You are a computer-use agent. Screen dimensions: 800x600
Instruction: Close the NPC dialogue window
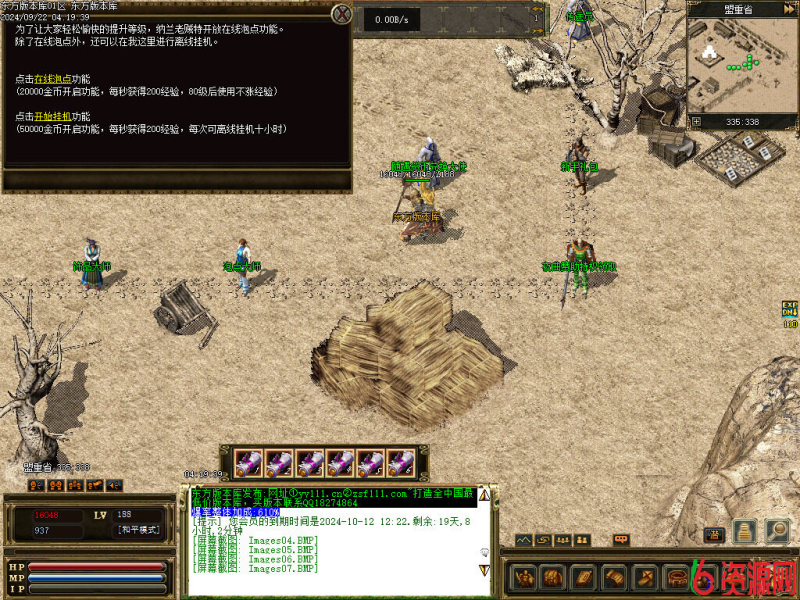pyautogui.click(x=342, y=14)
